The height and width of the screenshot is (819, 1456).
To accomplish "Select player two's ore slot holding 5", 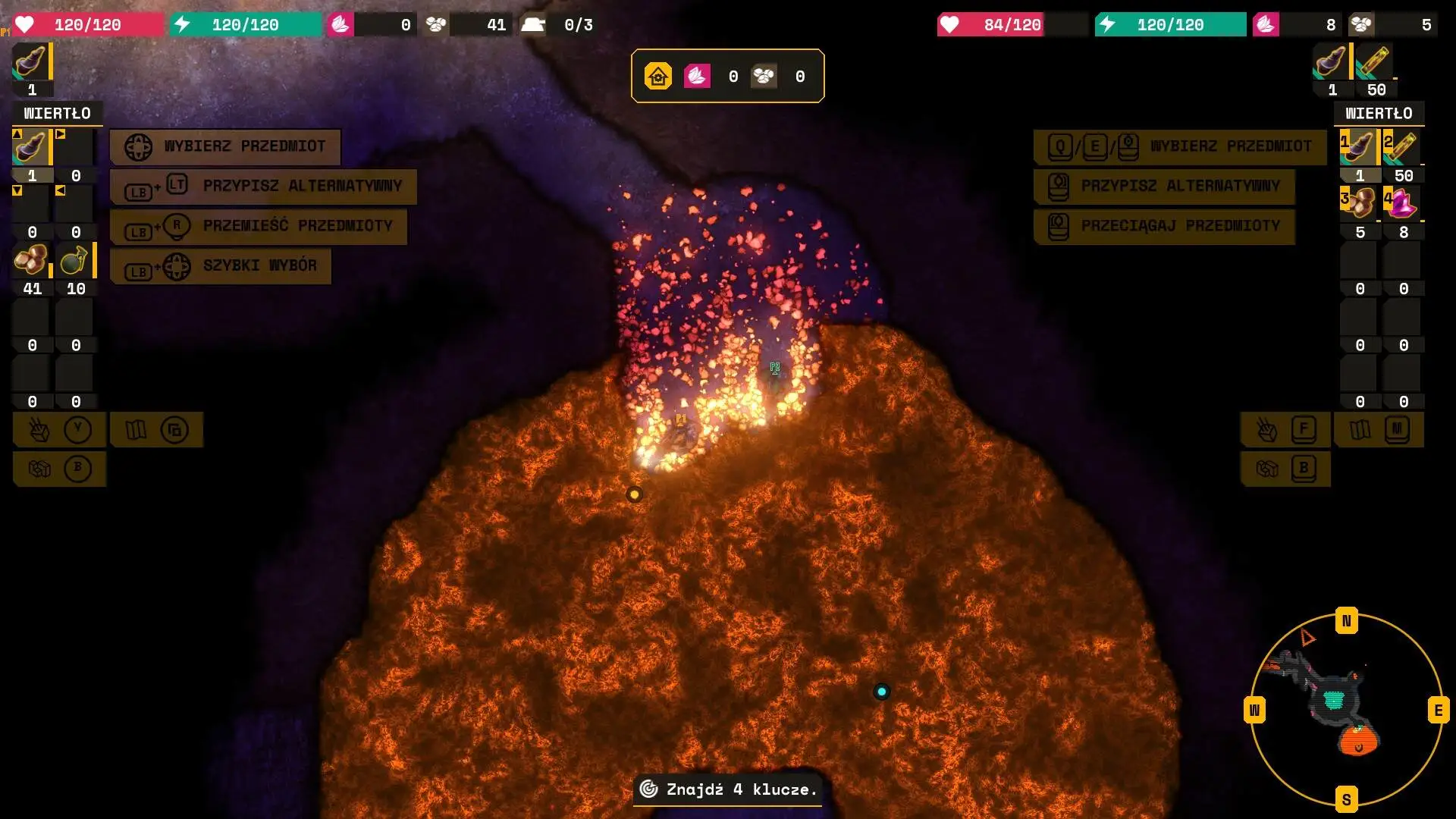I will [x=1358, y=203].
